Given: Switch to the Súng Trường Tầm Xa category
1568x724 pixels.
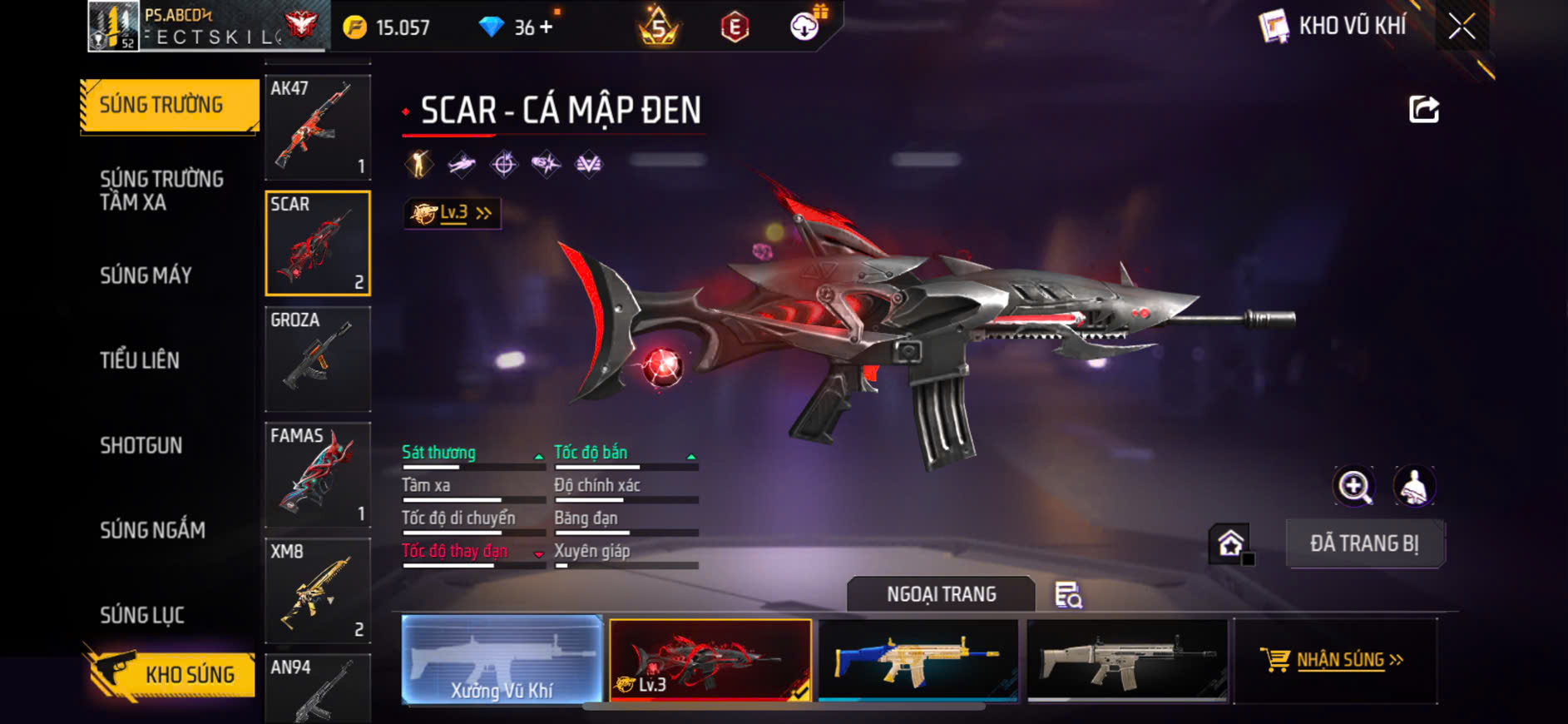Looking at the screenshot, I should [161, 191].
